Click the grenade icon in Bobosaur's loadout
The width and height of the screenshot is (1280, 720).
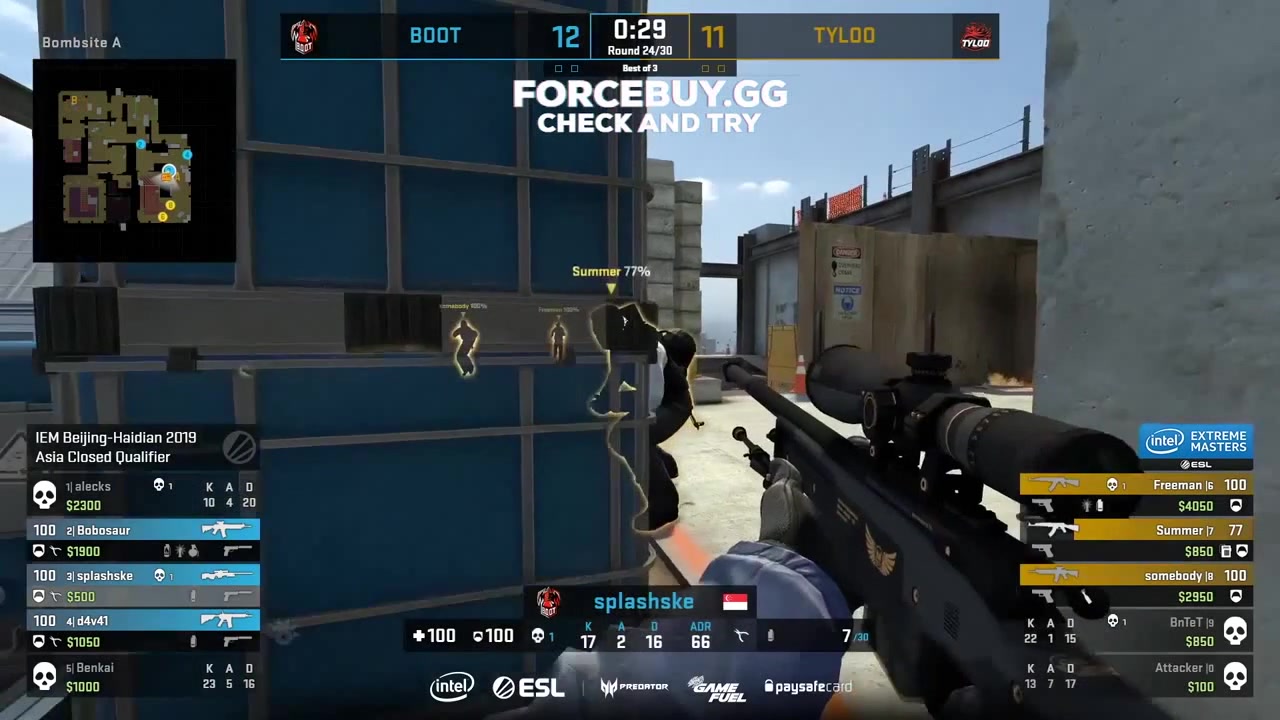pyautogui.click(x=193, y=551)
